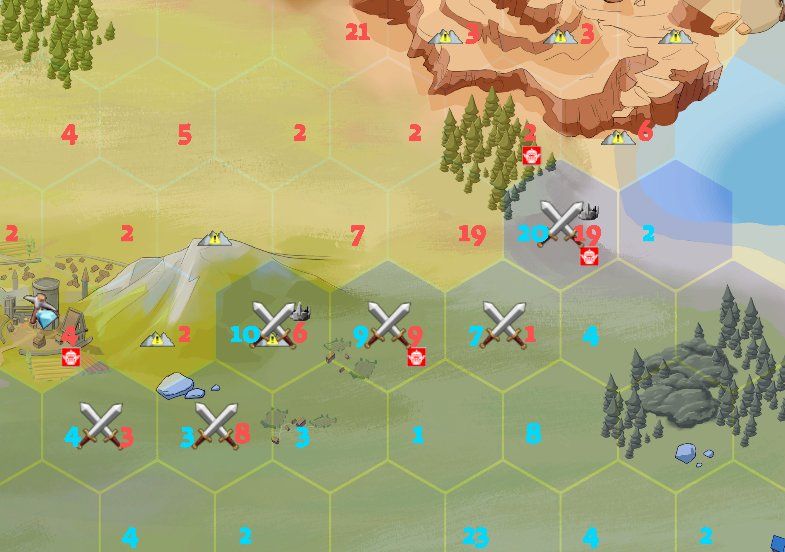Open the 9 versus 9 battle

pos(387,324)
